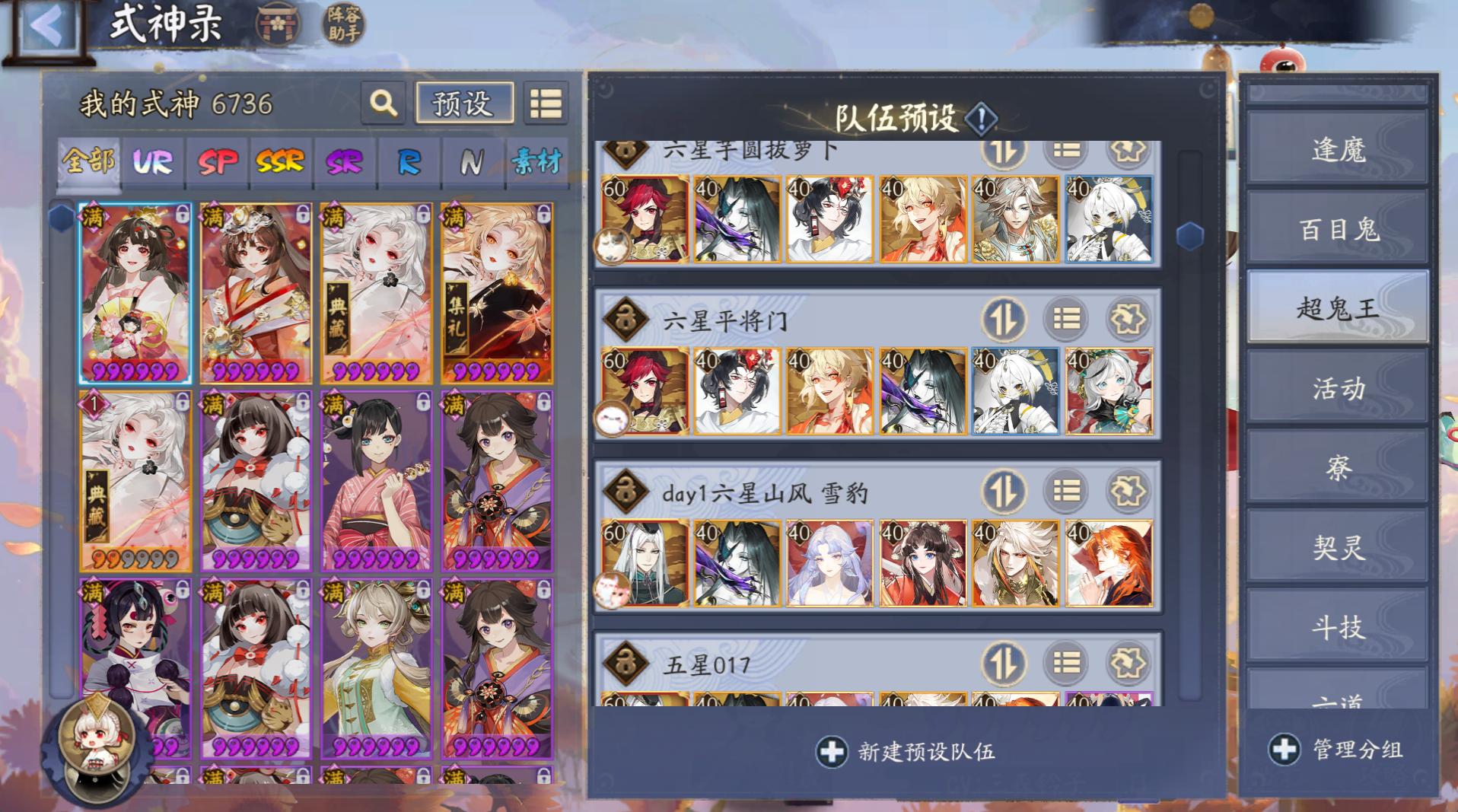The height and width of the screenshot is (812, 1458).
Task: Open the shikigami search icon
Action: tap(383, 104)
